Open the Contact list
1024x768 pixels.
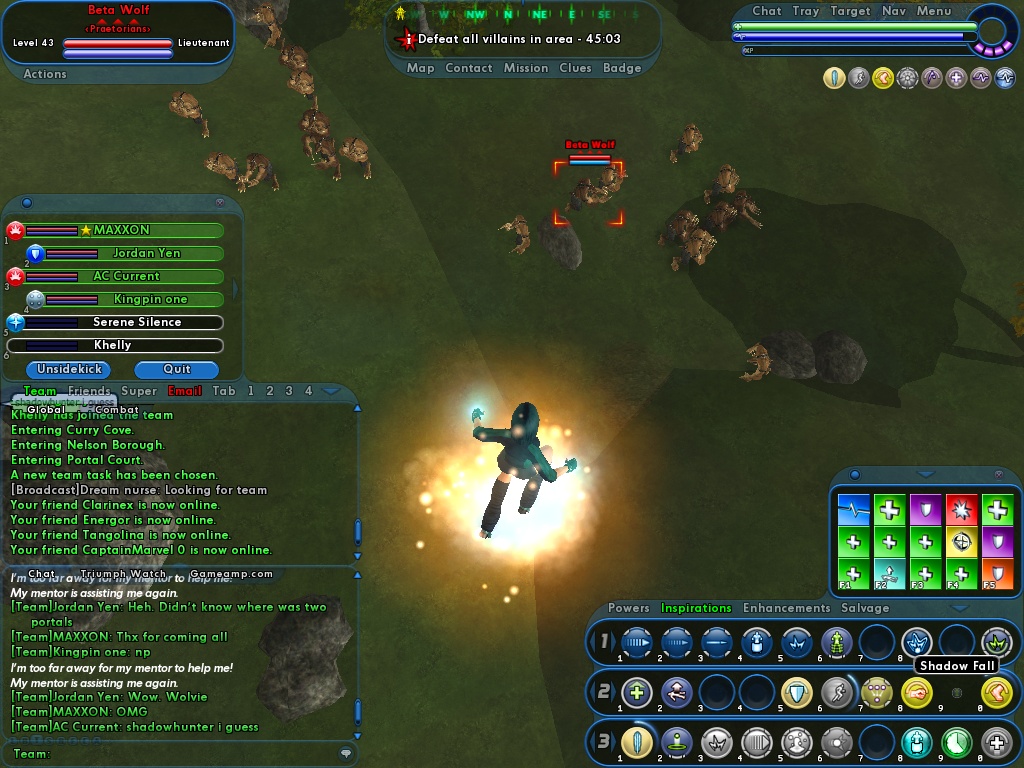pyautogui.click(x=468, y=68)
